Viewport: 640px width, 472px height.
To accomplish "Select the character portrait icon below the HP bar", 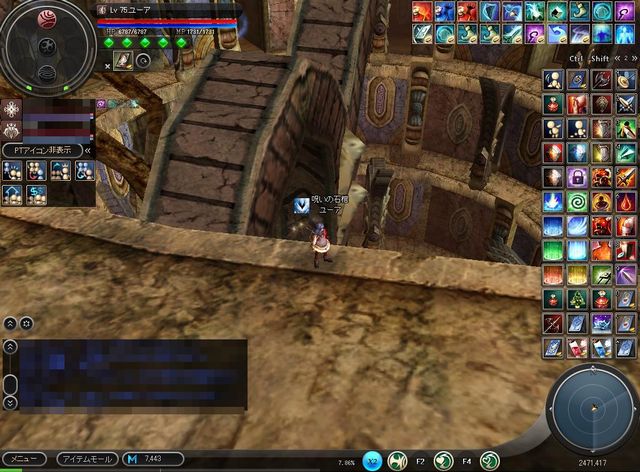I will tap(123, 60).
